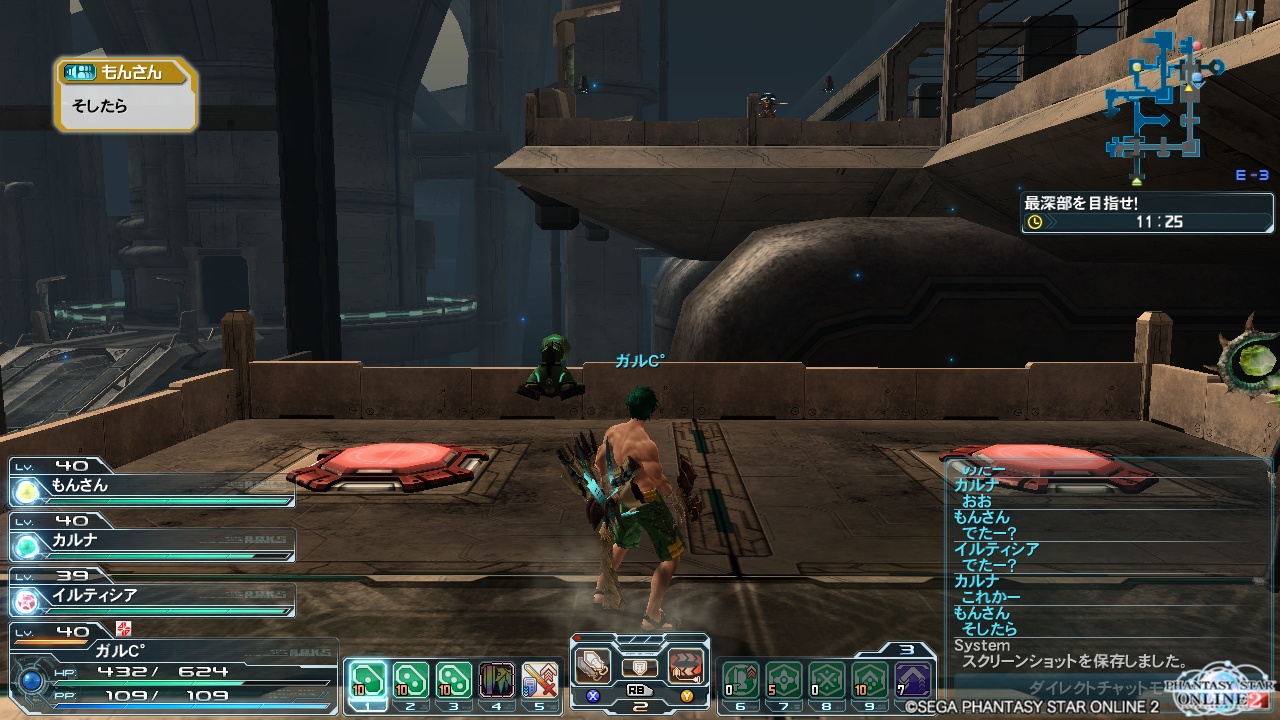The width and height of the screenshot is (1280, 720).
Task: Click もんさん's chat speech bubble
Action: point(126,95)
